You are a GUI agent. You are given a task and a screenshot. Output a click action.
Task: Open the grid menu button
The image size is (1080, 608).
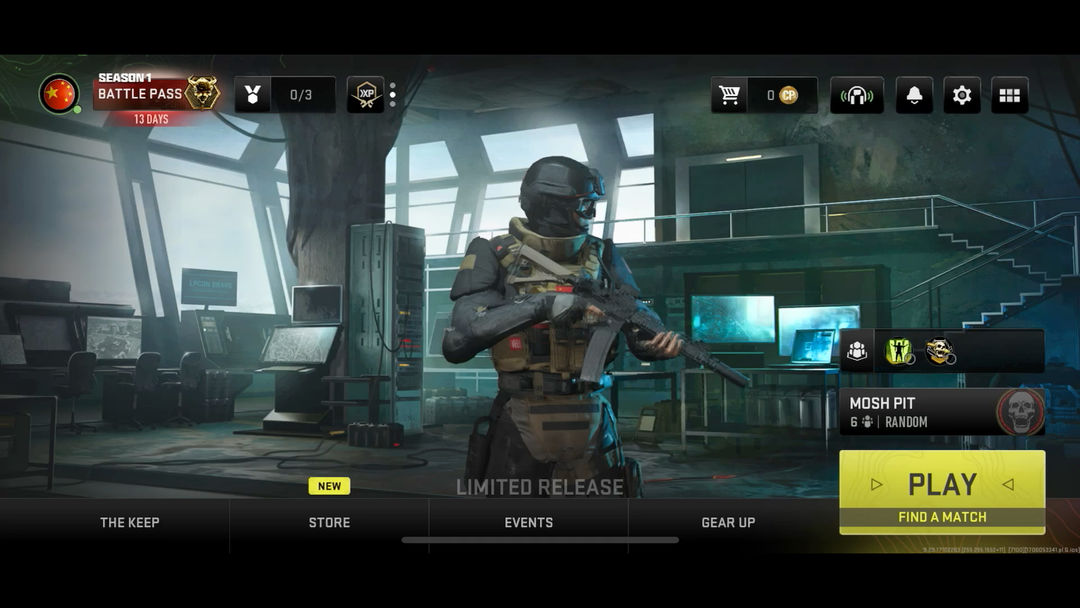point(1010,95)
